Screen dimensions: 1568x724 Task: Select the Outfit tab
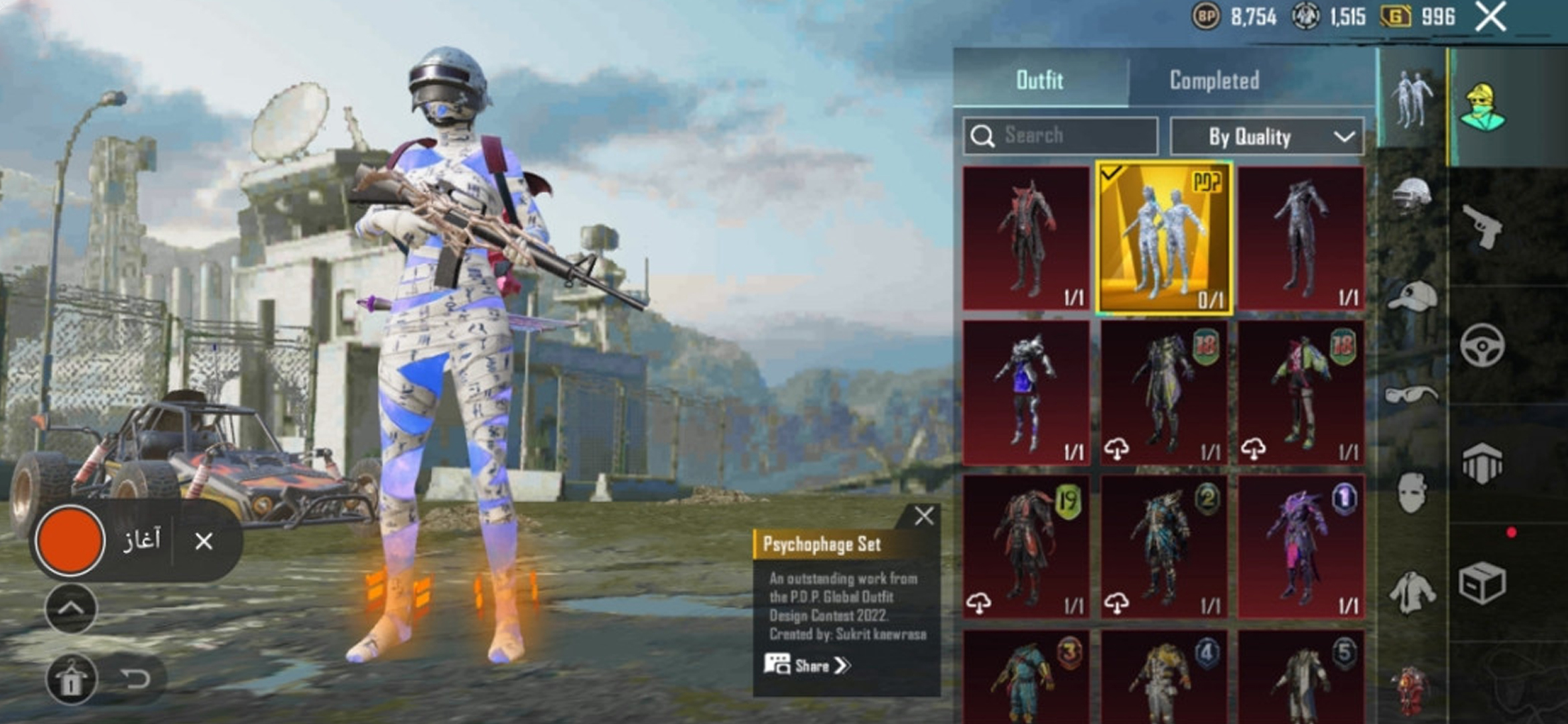pos(1039,80)
